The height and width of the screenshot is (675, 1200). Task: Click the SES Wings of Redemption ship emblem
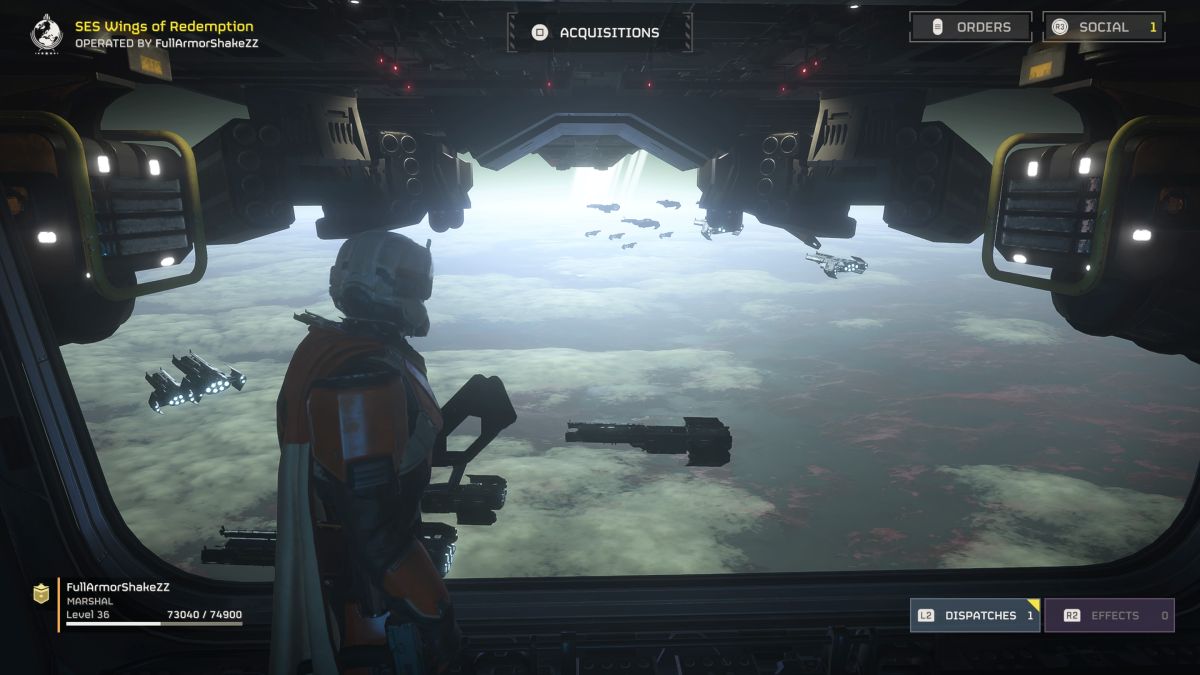pos(46,33)
